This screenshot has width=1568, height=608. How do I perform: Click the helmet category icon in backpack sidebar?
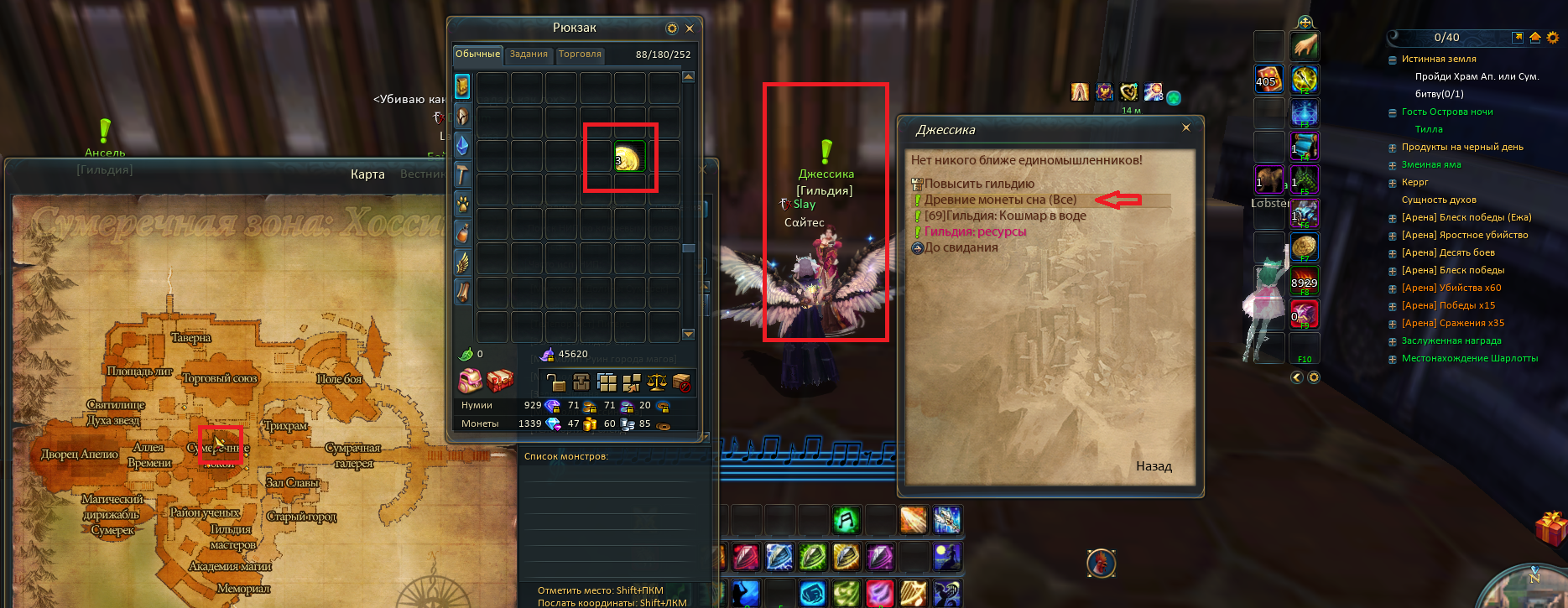click(462, 117)
